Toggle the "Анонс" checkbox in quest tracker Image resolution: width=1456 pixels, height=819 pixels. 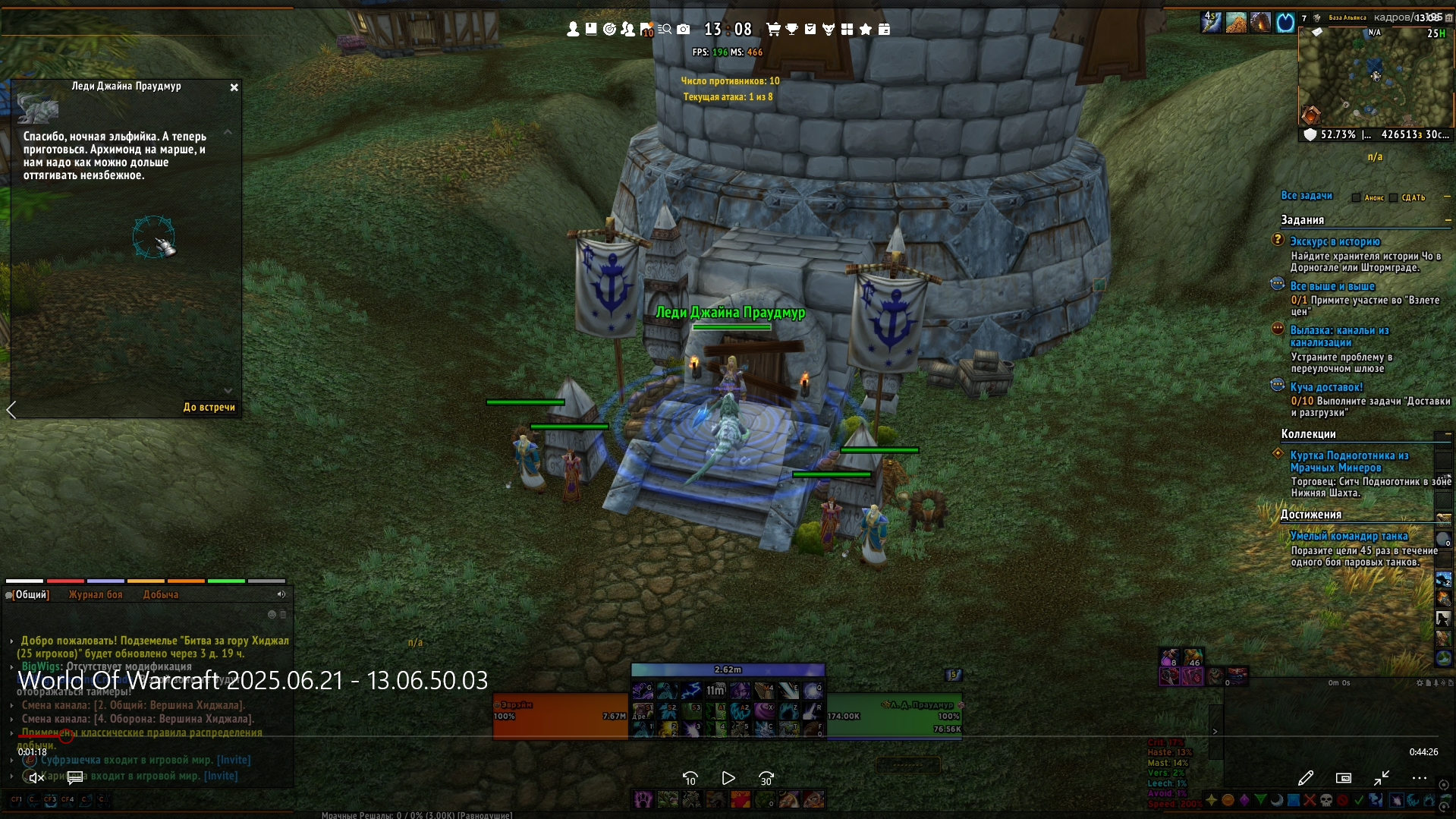[x=1357, y=198]
